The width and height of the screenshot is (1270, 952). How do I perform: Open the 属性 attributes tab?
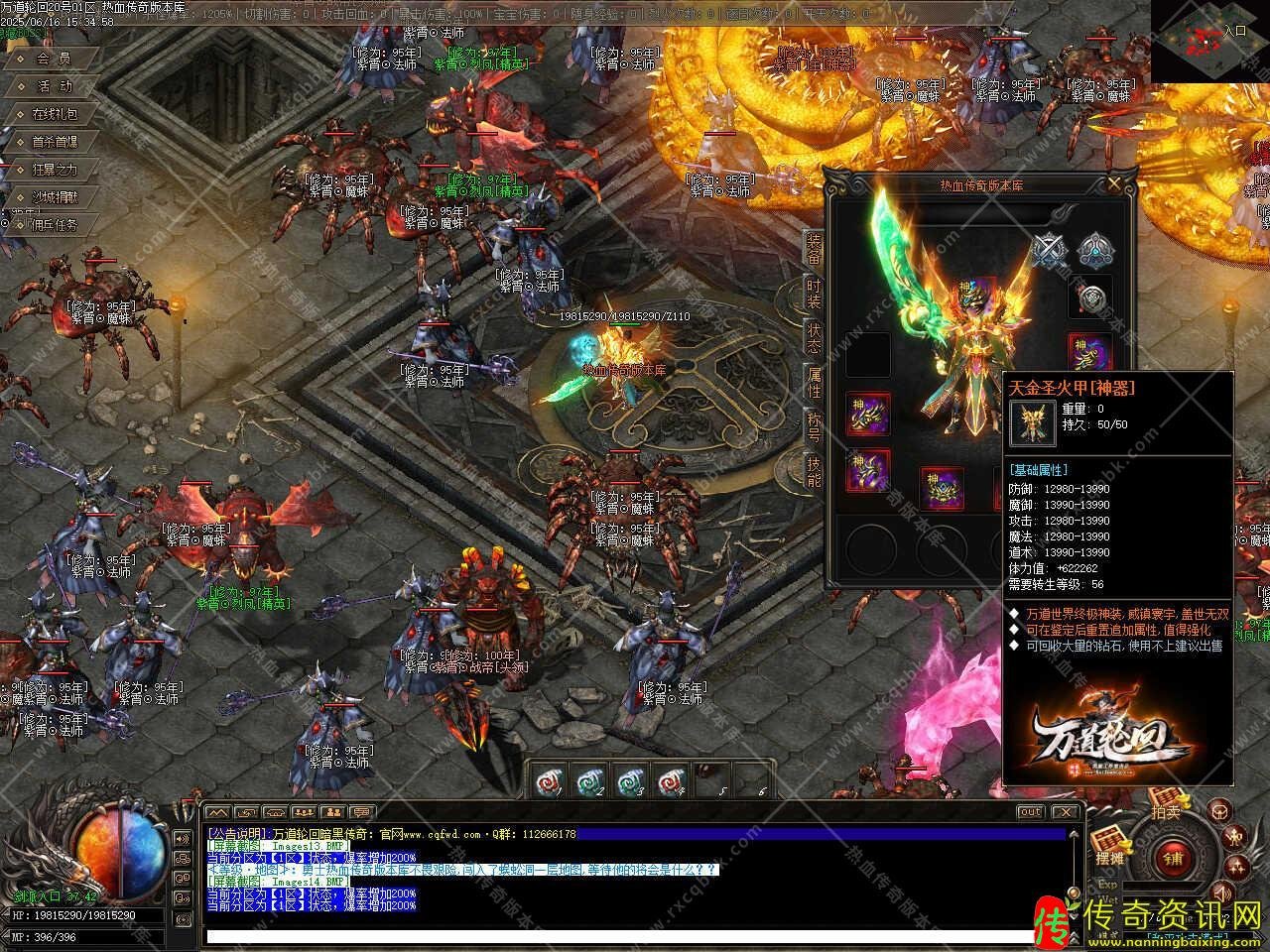click(x=814, y=382)
